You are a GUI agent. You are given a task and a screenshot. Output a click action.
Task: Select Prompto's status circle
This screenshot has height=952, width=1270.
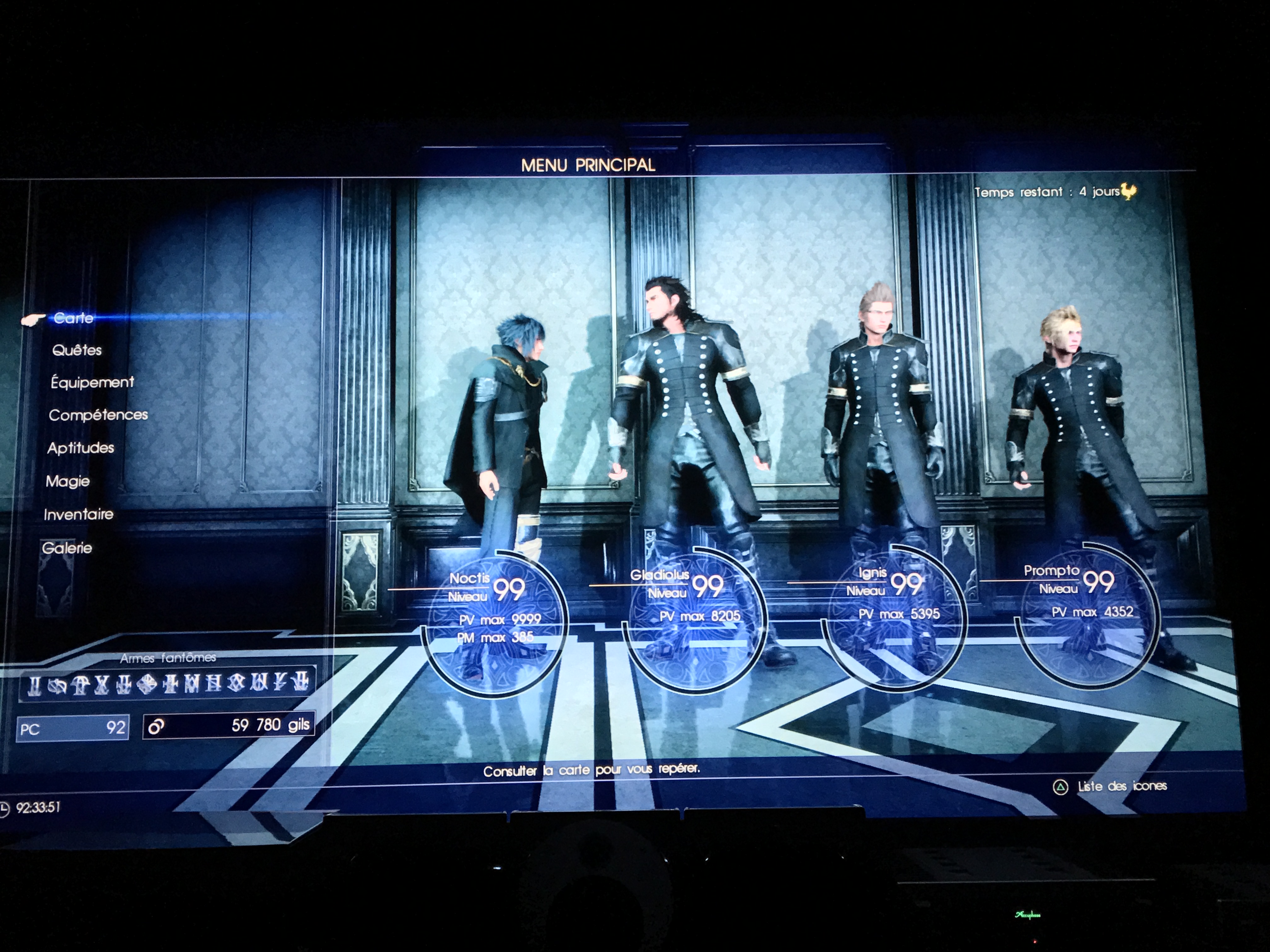click(x=1087, y=613)
